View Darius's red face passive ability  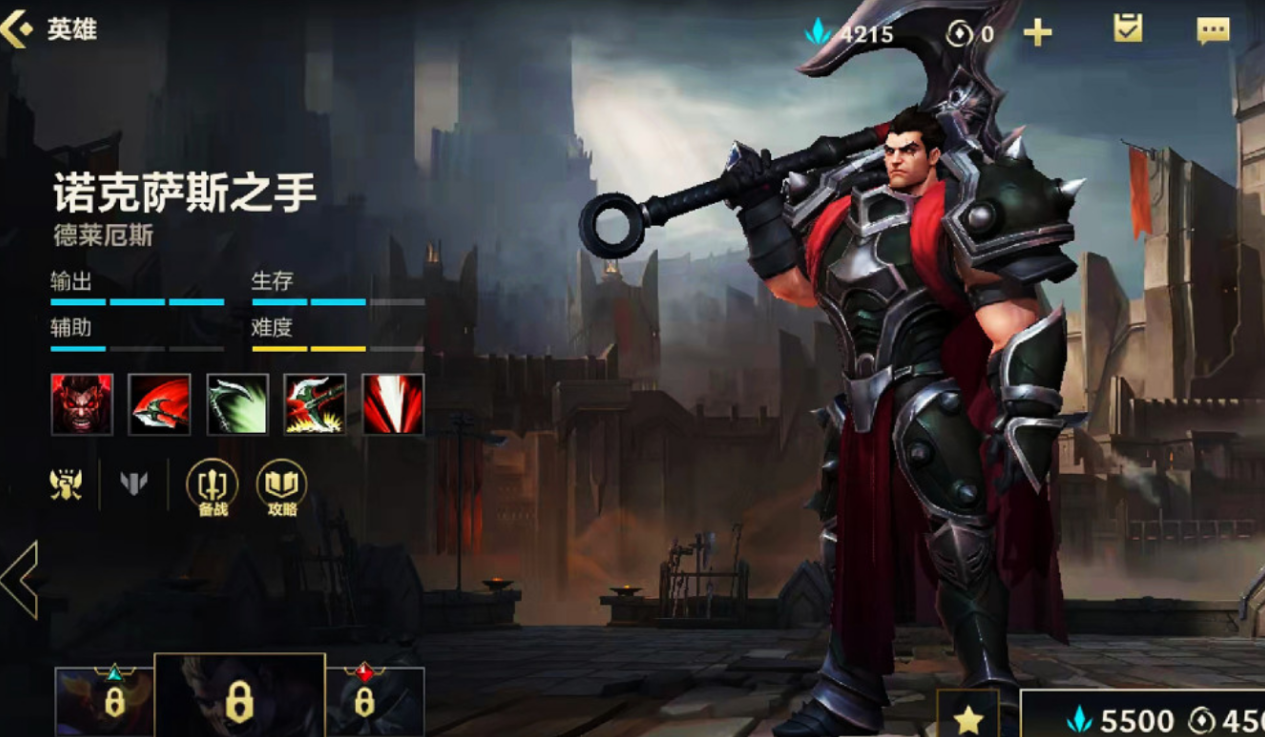pos(82,404)
